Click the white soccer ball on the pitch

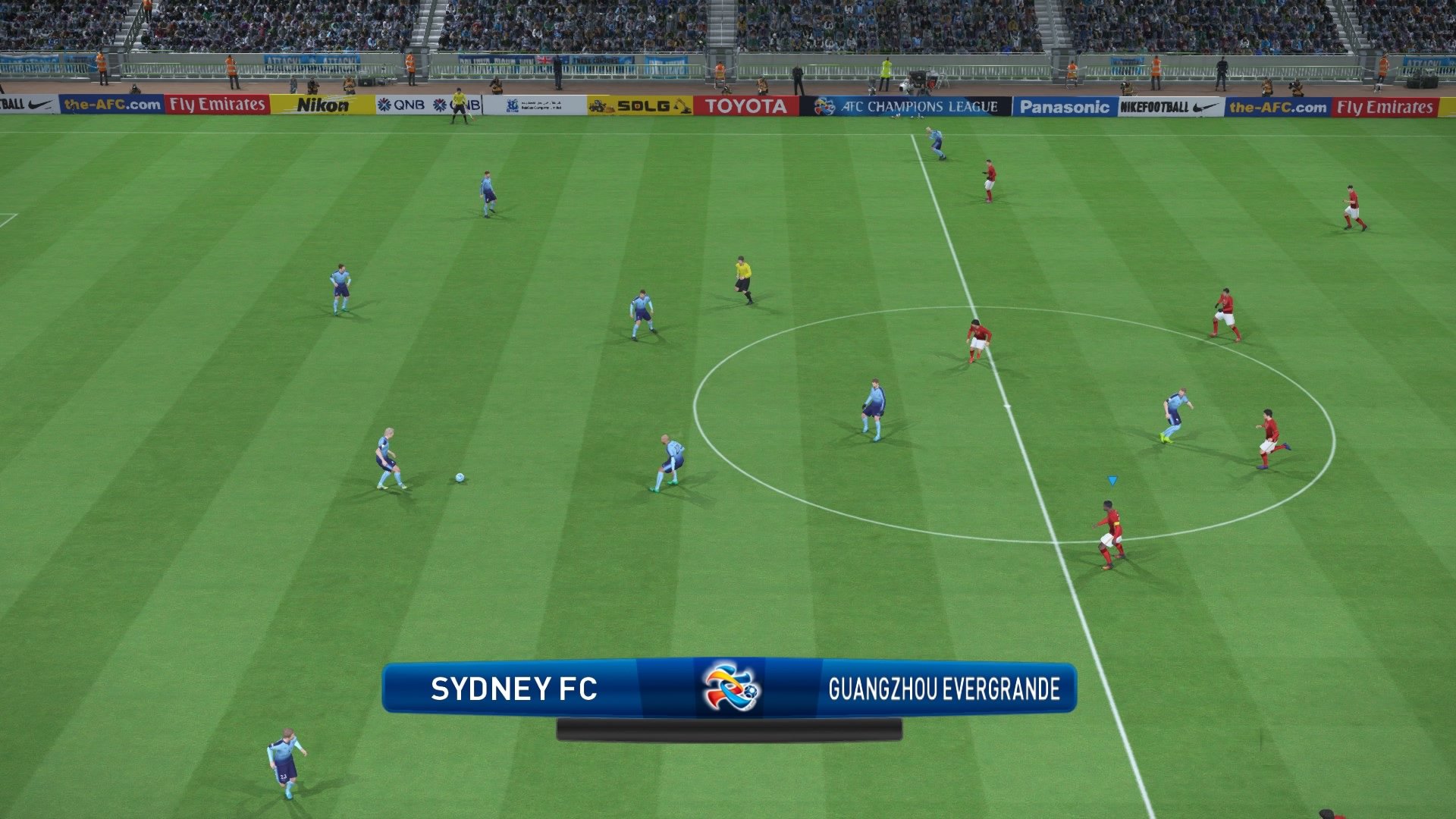(x=458, y=477)
